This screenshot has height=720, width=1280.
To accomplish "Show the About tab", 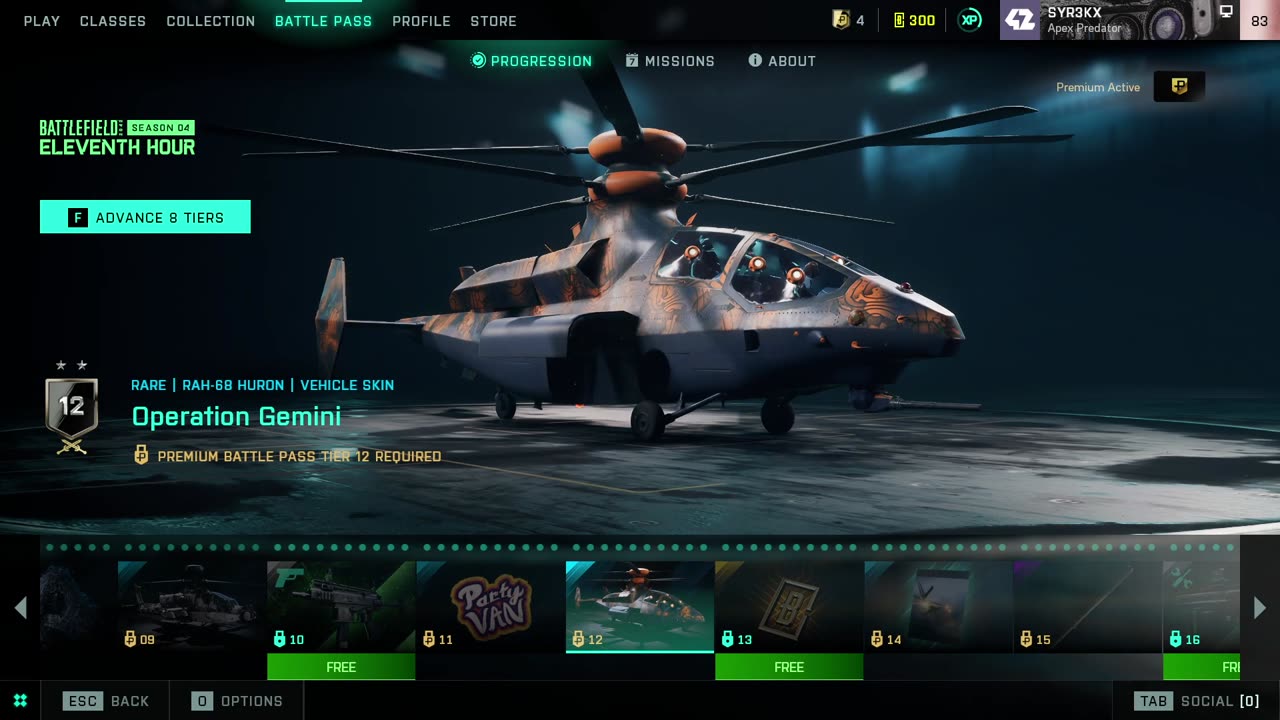I will (782, 61).
